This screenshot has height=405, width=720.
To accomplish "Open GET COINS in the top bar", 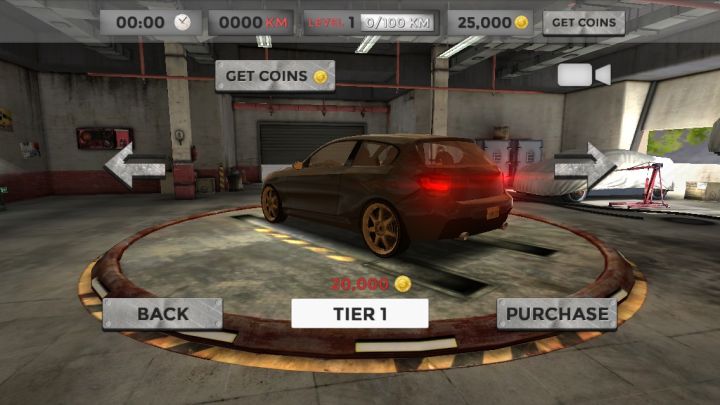I will (x=584, y=22).
